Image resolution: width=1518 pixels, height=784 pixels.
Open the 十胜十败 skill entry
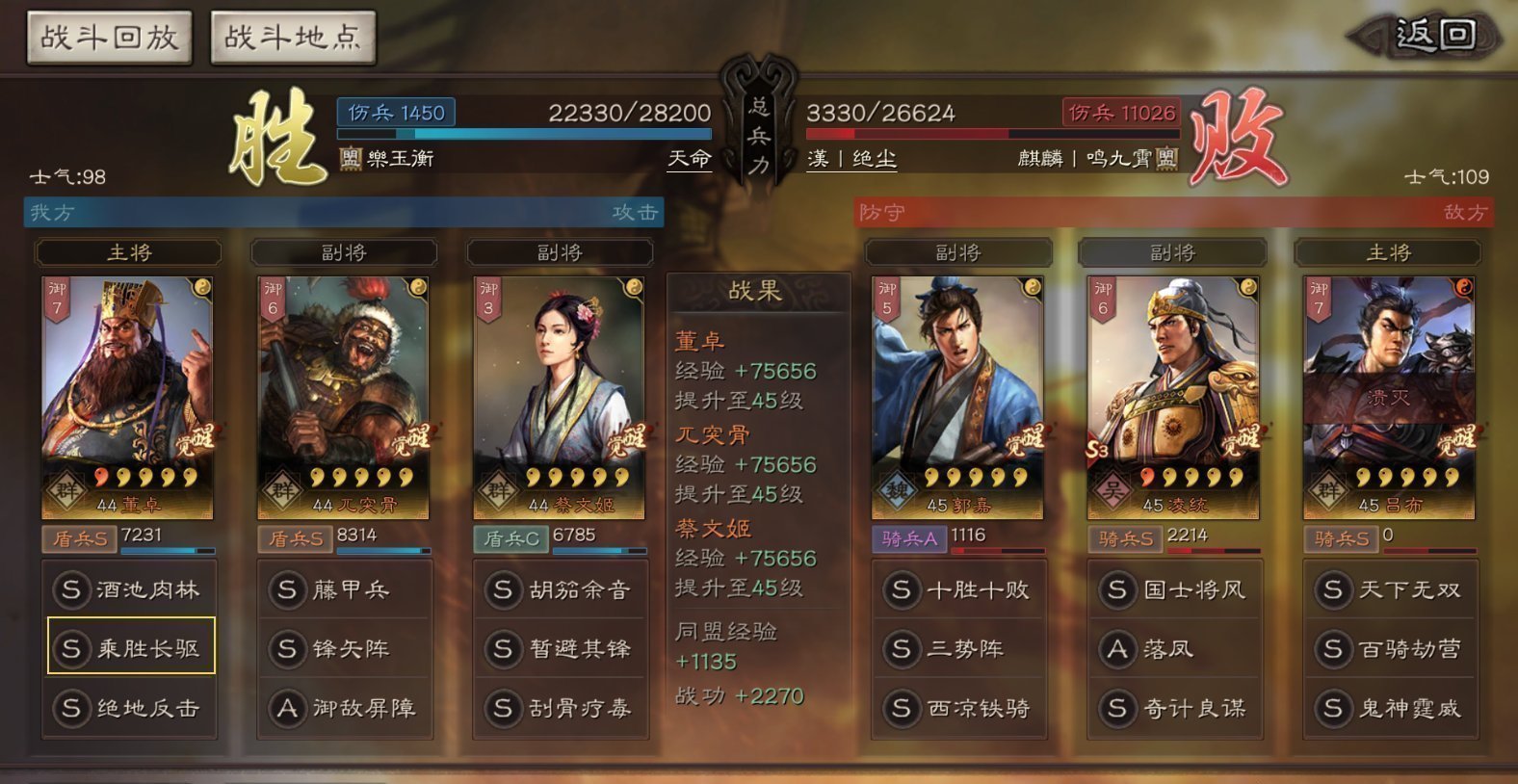click(x=959, y=589)
